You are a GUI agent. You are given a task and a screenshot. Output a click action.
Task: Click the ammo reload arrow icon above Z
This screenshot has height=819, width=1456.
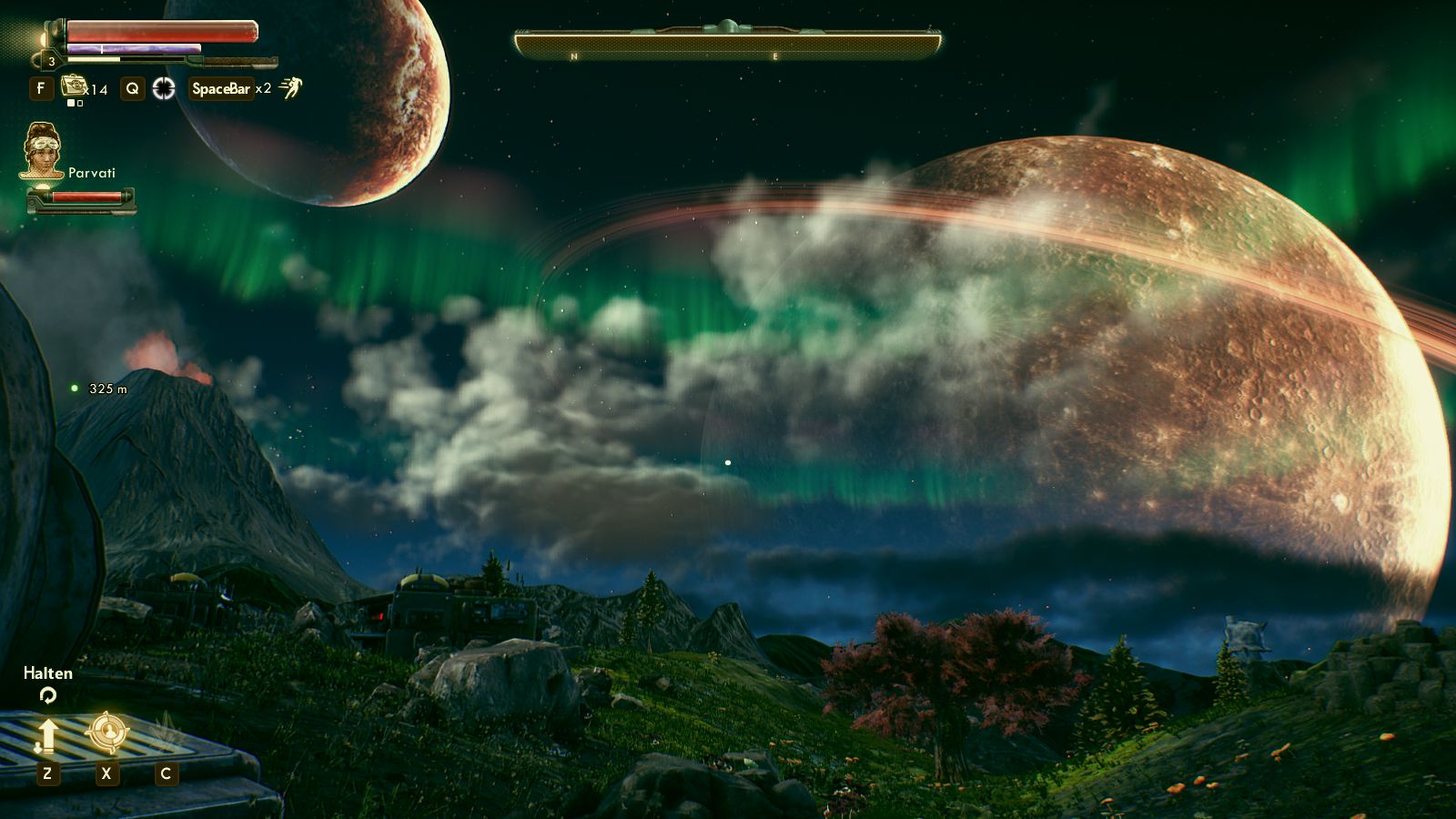coord(48,735)
